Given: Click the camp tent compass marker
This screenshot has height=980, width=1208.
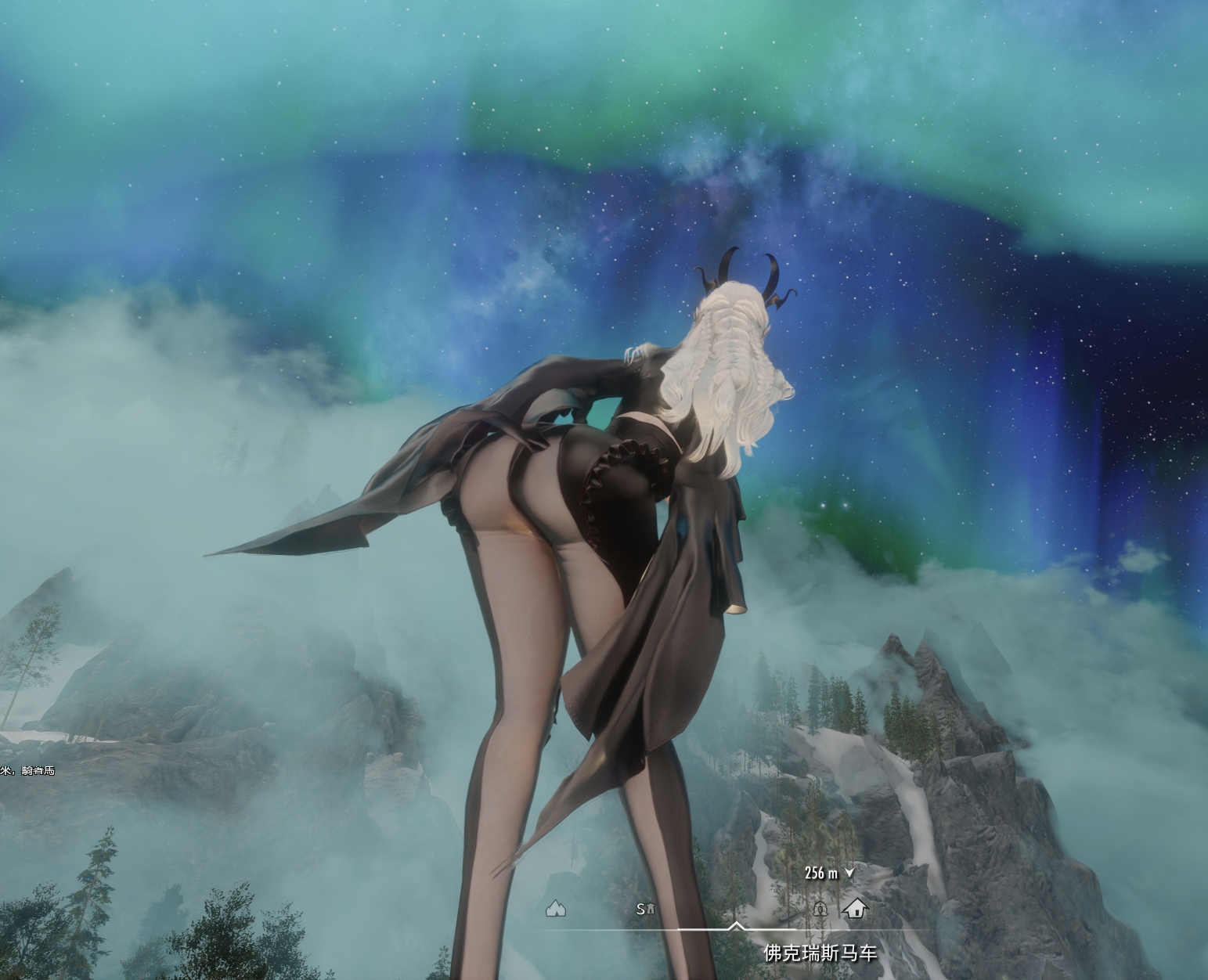Looking at the screenshot, I should (556, 909).
